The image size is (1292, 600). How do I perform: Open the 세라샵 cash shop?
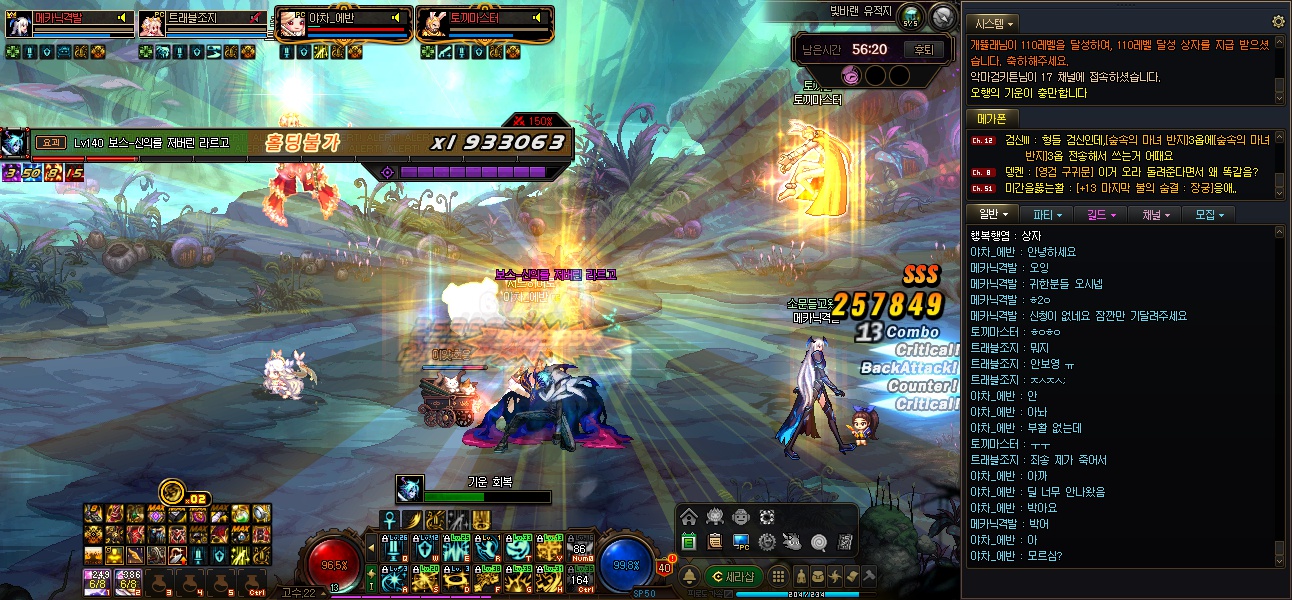tap(734, 576)
